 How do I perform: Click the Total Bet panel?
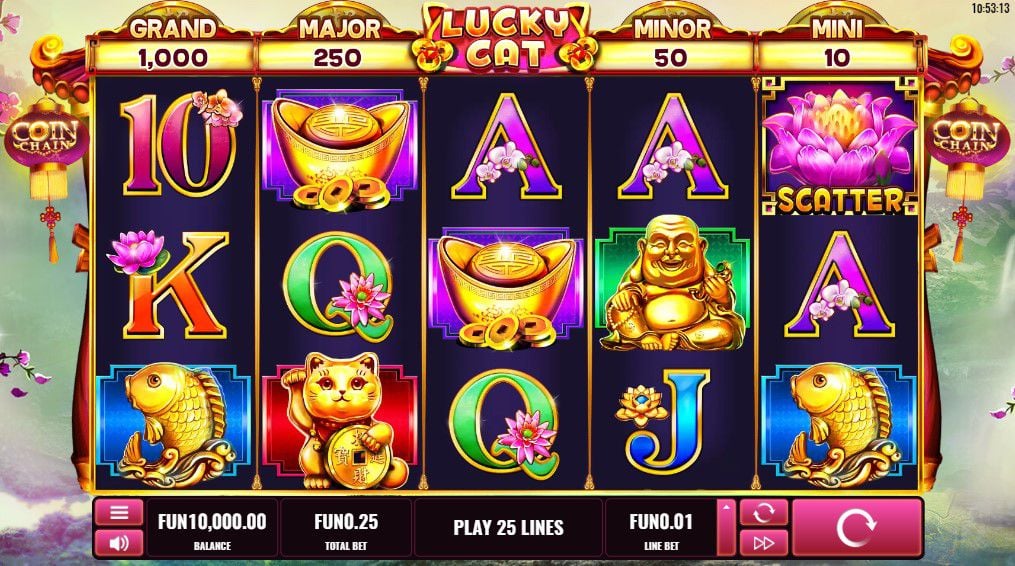[x=345, y=527]
